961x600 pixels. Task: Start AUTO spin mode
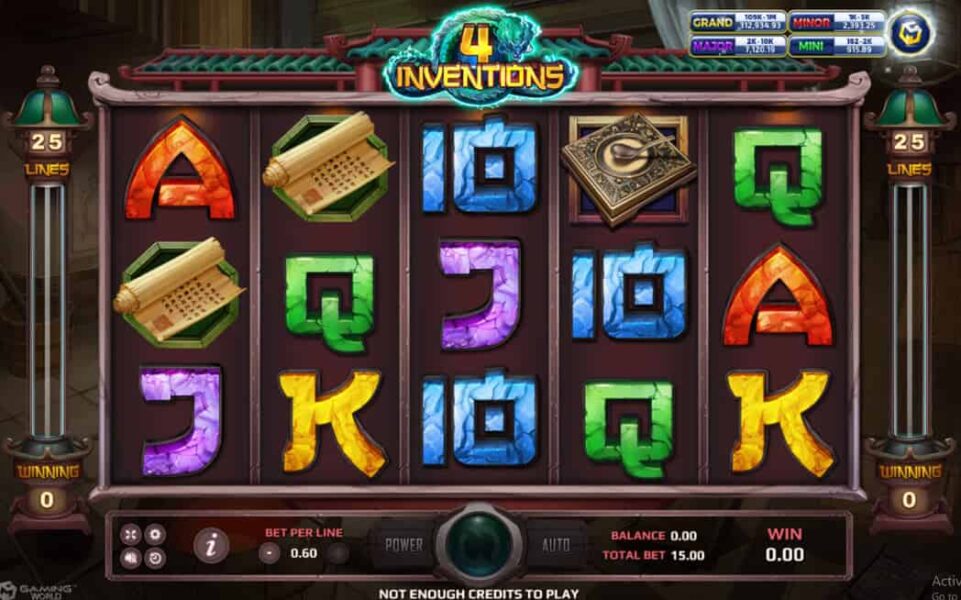click(556, 545)
